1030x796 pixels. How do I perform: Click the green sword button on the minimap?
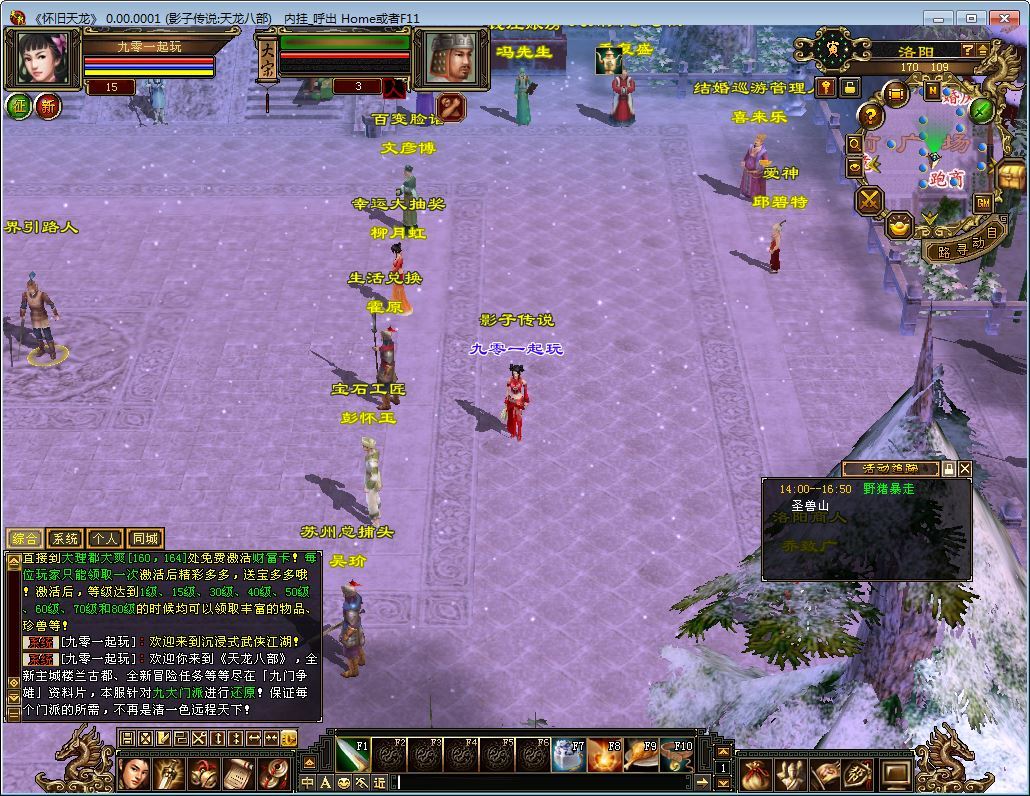(982, 110)
